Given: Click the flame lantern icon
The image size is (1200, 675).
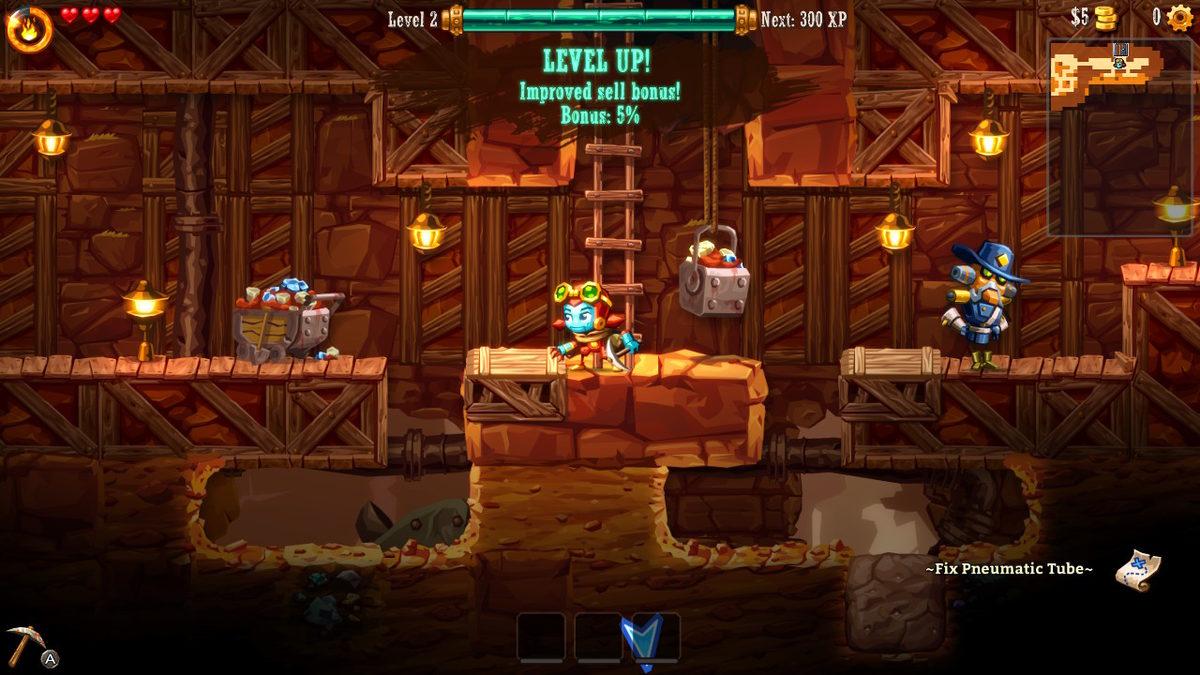Looking at the screenshot, I should coord(30,28).
